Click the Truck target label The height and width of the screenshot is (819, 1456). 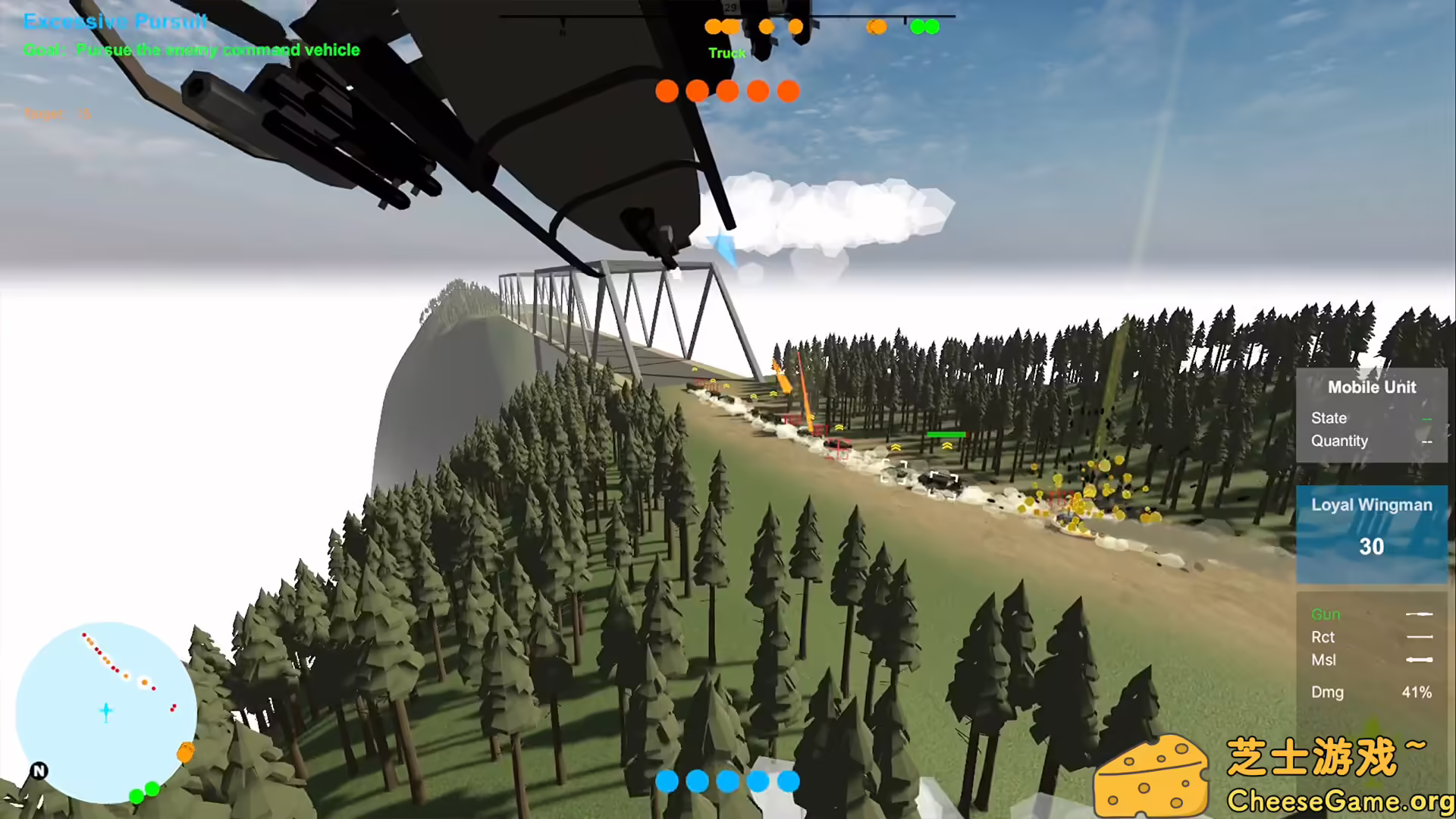[x=726, y=52]
